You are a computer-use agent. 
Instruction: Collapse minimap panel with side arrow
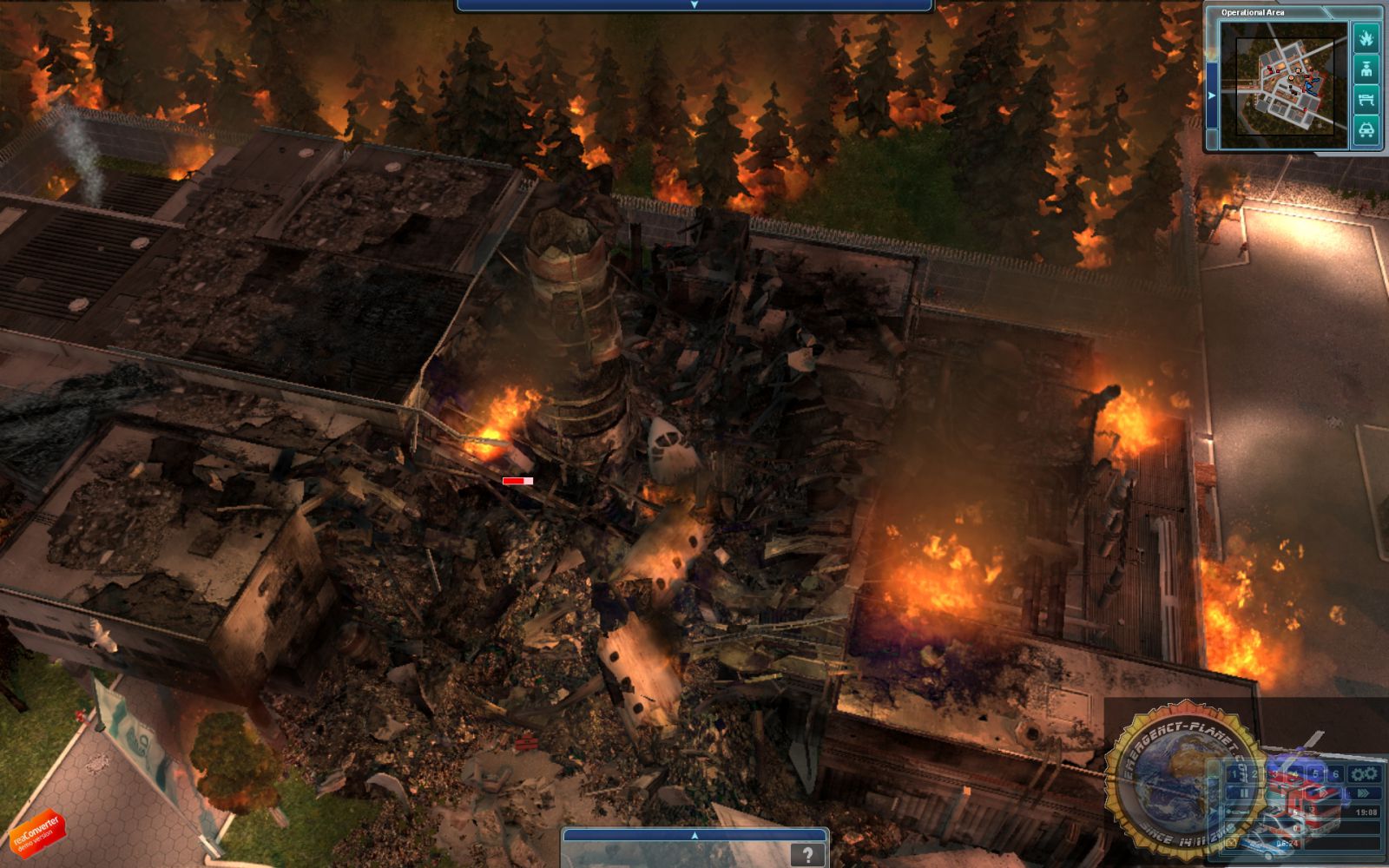tap(1212, 95)
